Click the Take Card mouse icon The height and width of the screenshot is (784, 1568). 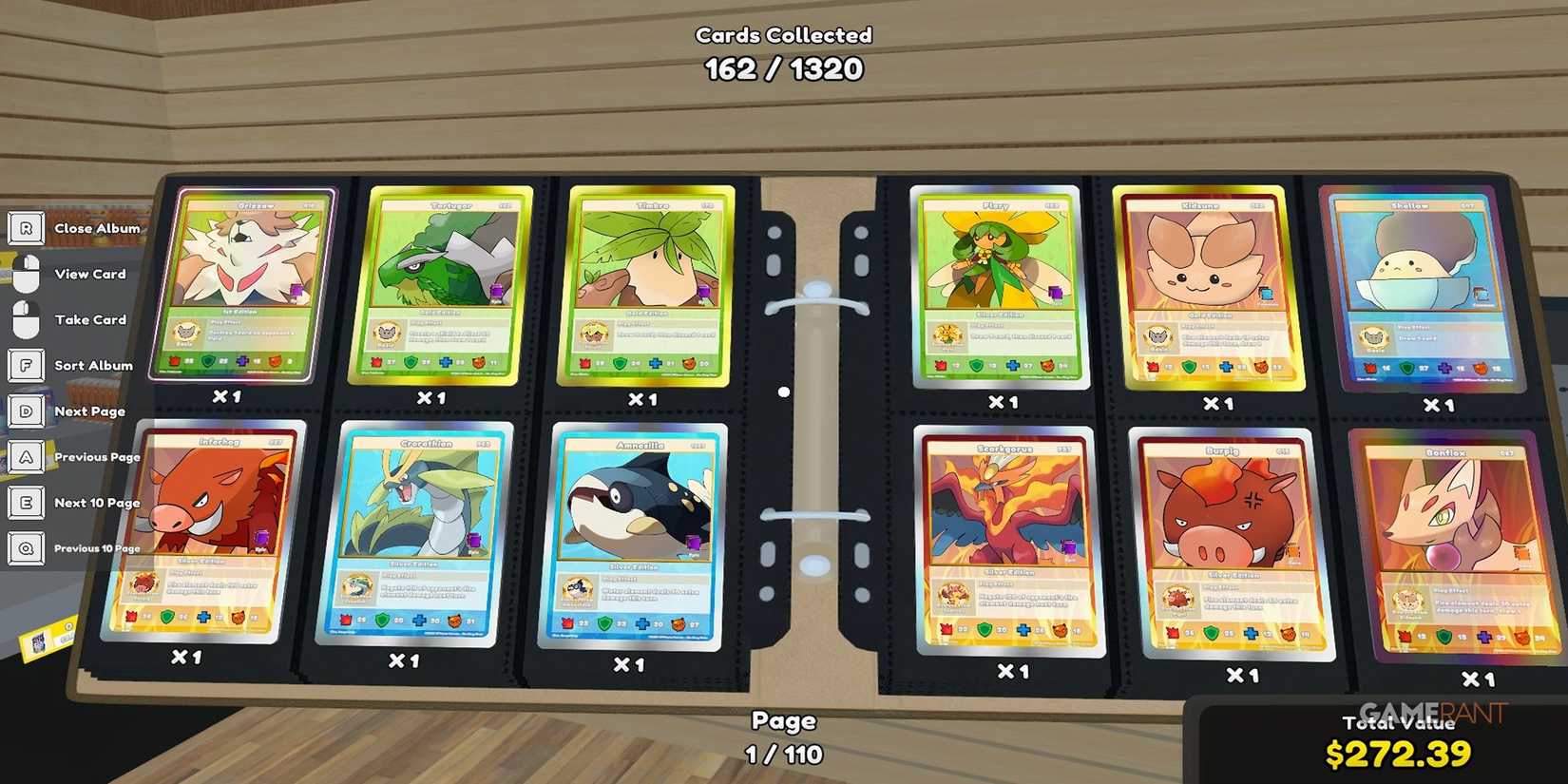click(27, 318)
